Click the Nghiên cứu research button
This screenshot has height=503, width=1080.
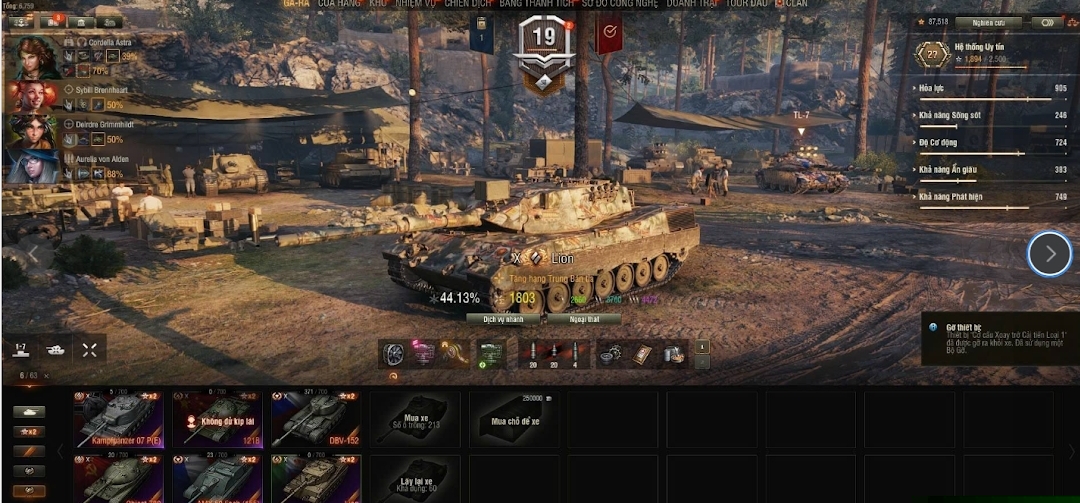click(988, 22)
